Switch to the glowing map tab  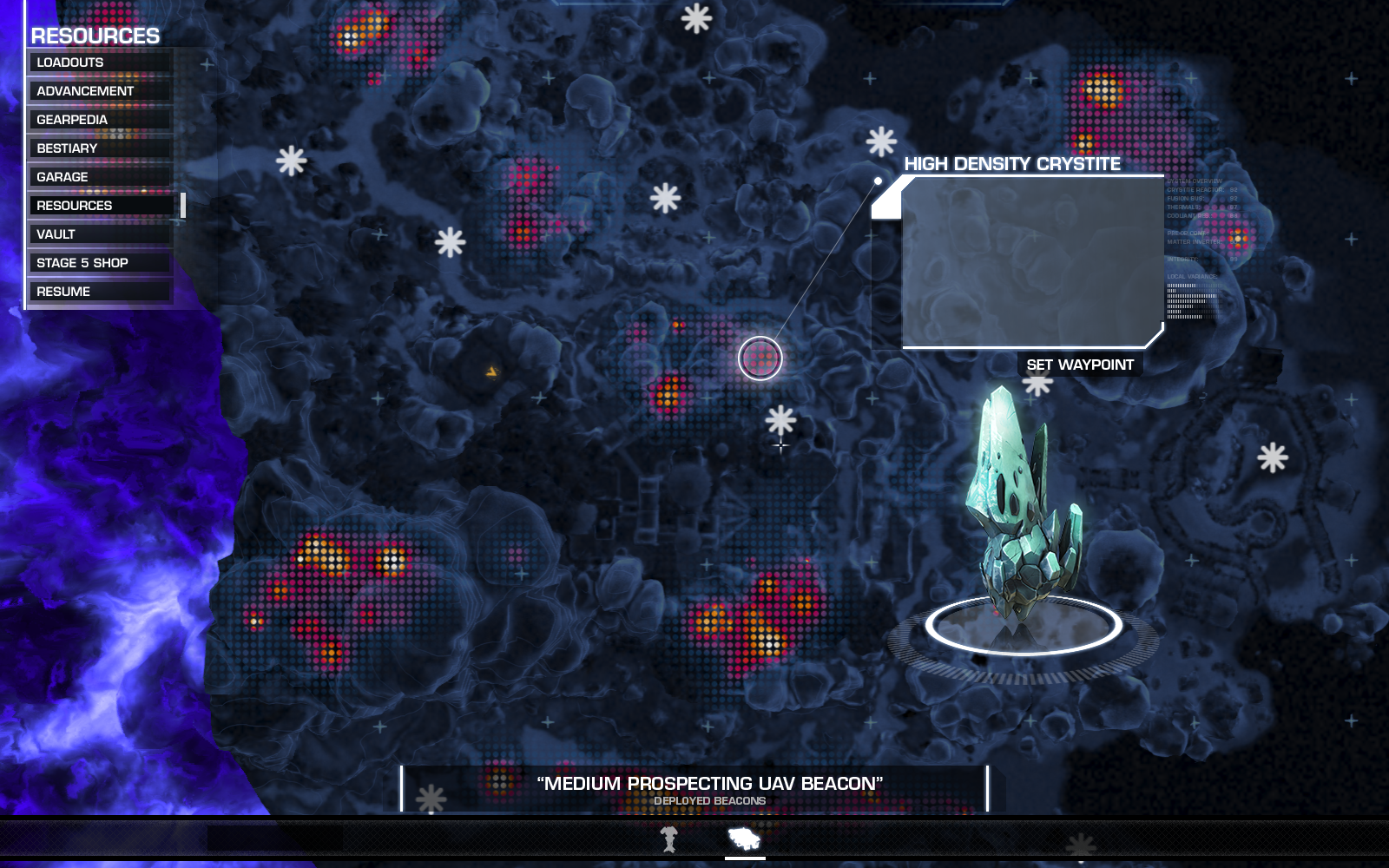click(744, 839)
